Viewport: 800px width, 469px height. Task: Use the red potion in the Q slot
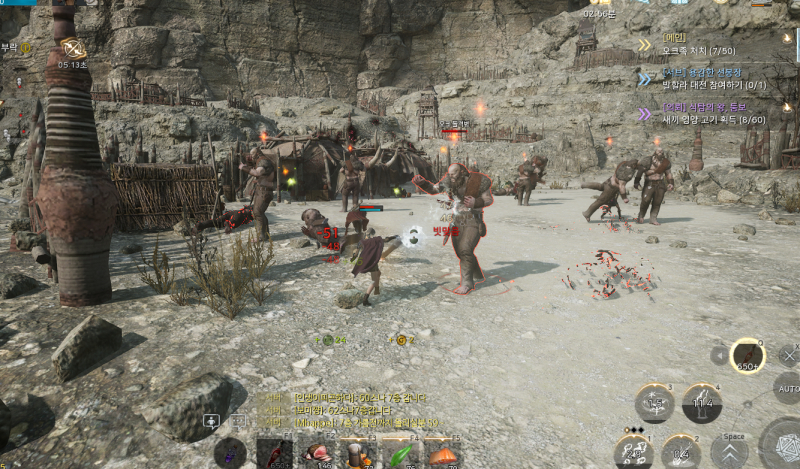(748, 355)
